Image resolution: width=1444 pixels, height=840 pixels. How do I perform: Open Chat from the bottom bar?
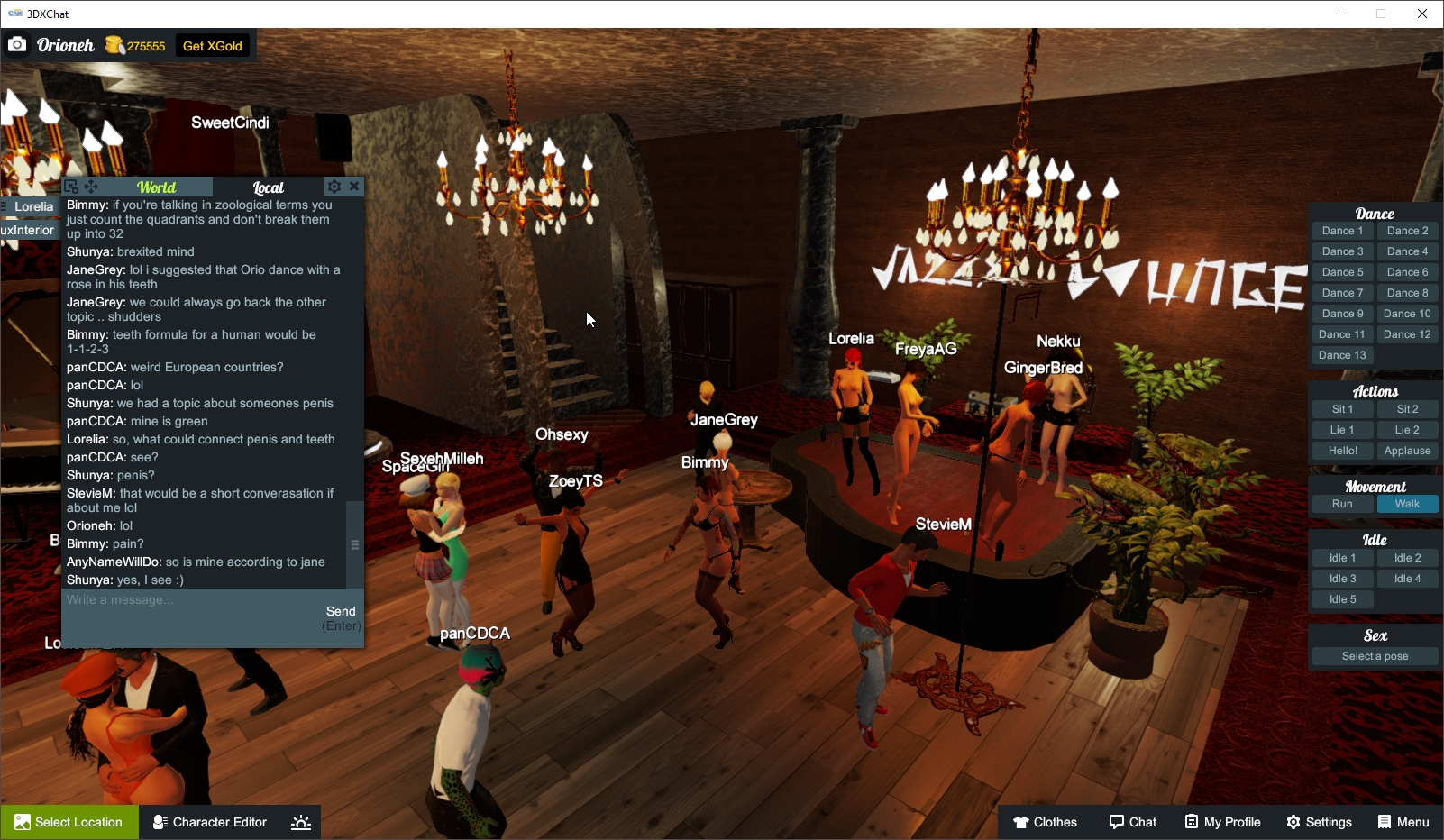point(1133,821)
